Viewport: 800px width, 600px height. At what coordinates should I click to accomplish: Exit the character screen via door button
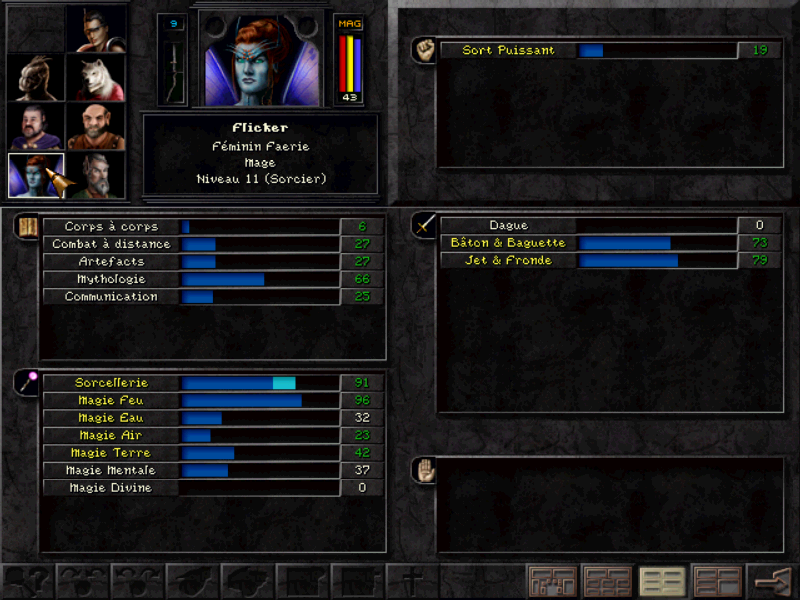[x=771, y=581]
